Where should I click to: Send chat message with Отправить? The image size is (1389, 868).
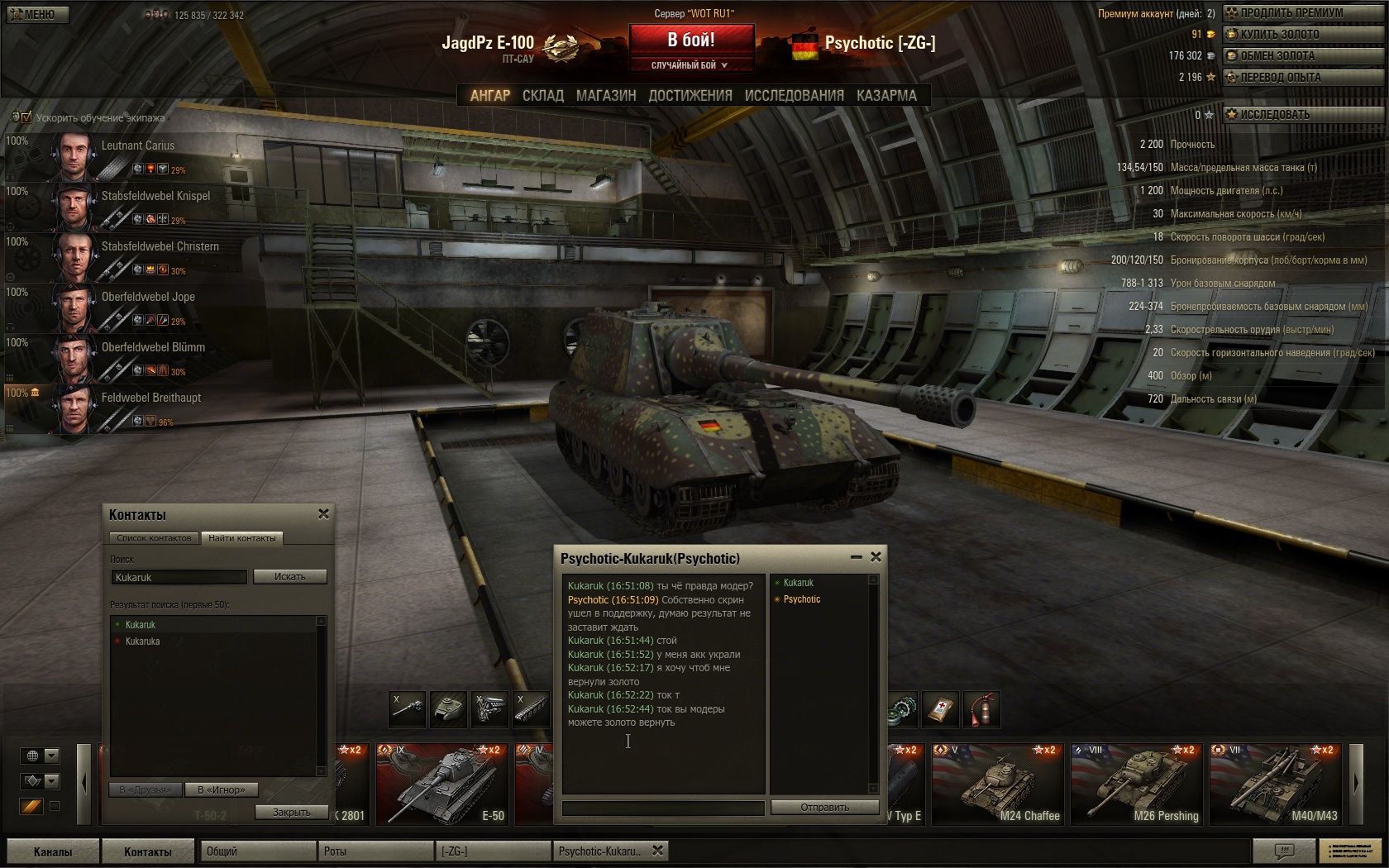tap(824, 808)
